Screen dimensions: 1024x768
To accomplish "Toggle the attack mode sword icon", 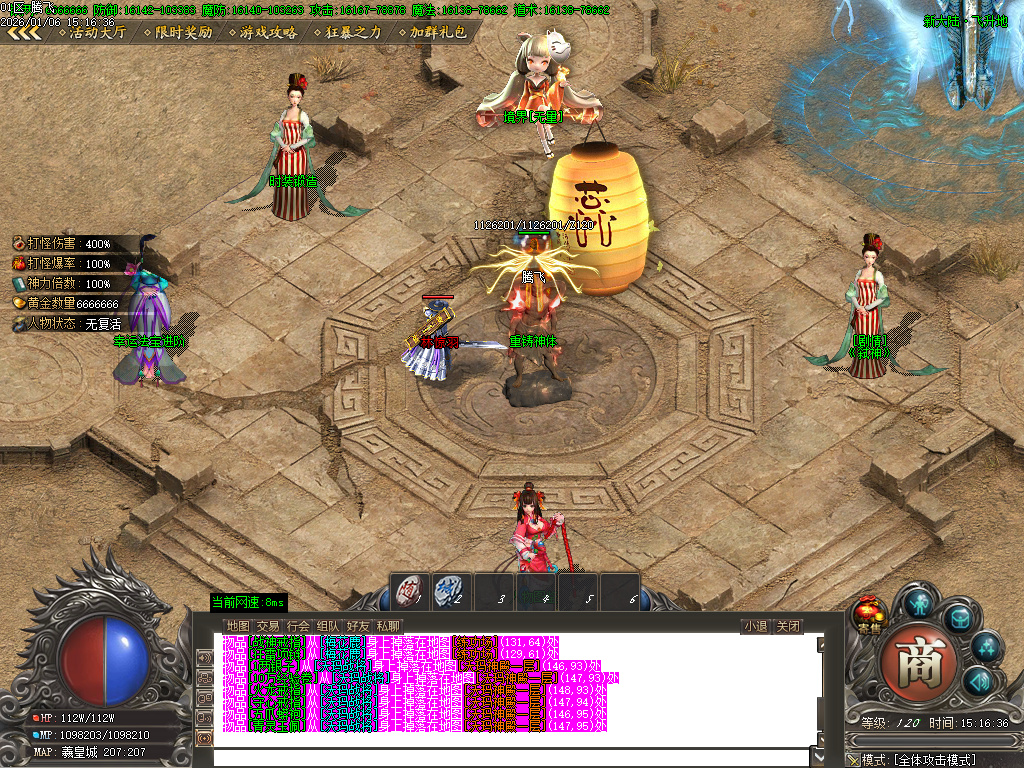I will (852, 761).
